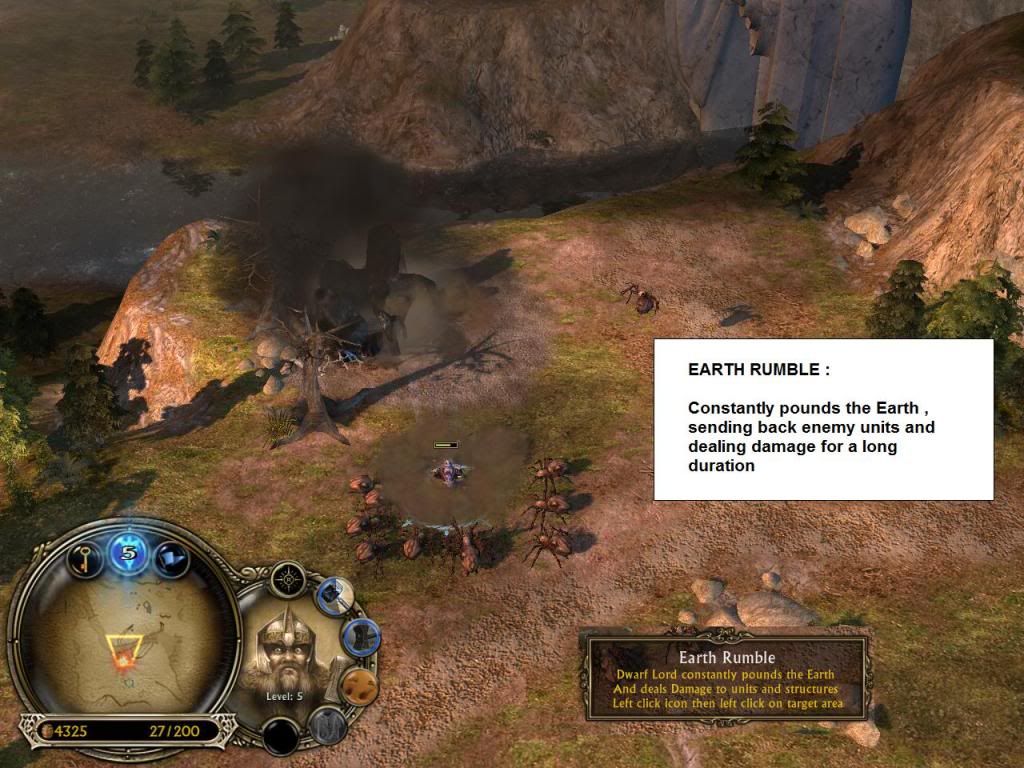Open the minimap in the palantir
This screenshot has height=768, width=1024.
coord(123,645)
